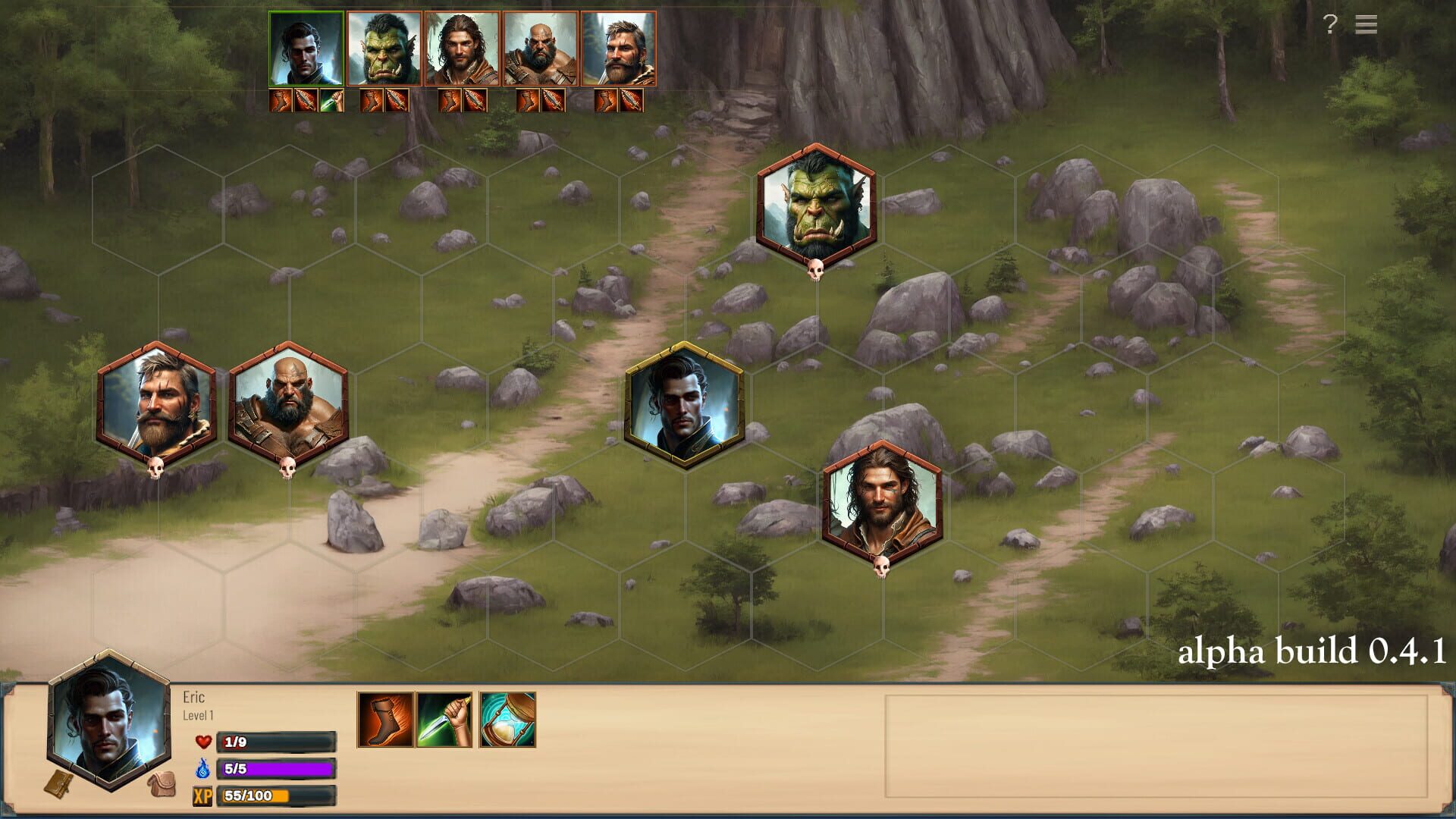Use the green dagger stab ability in the bottom panel
Screen dimensions: 1456x819
coord(444,720)
